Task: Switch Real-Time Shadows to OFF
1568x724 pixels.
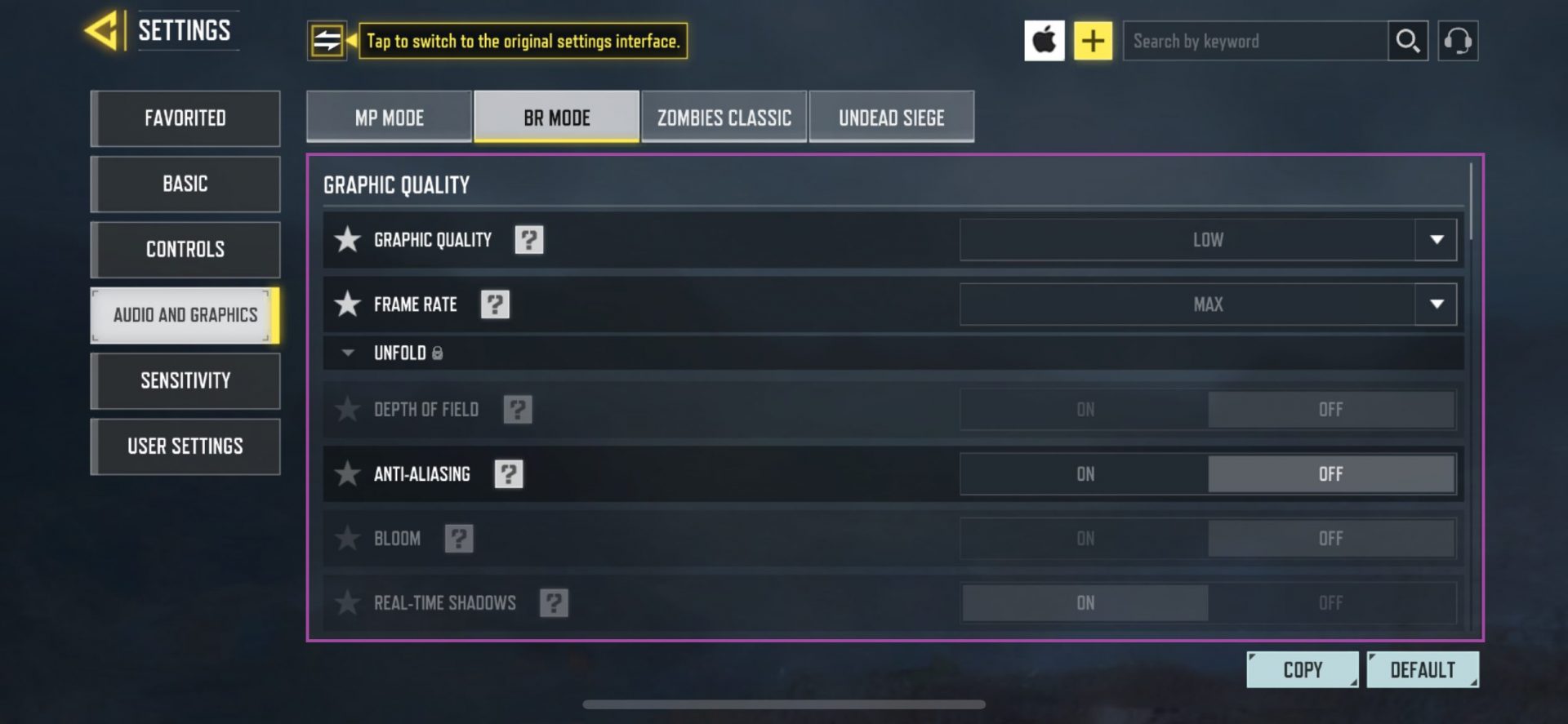Action: [1331, 602]
